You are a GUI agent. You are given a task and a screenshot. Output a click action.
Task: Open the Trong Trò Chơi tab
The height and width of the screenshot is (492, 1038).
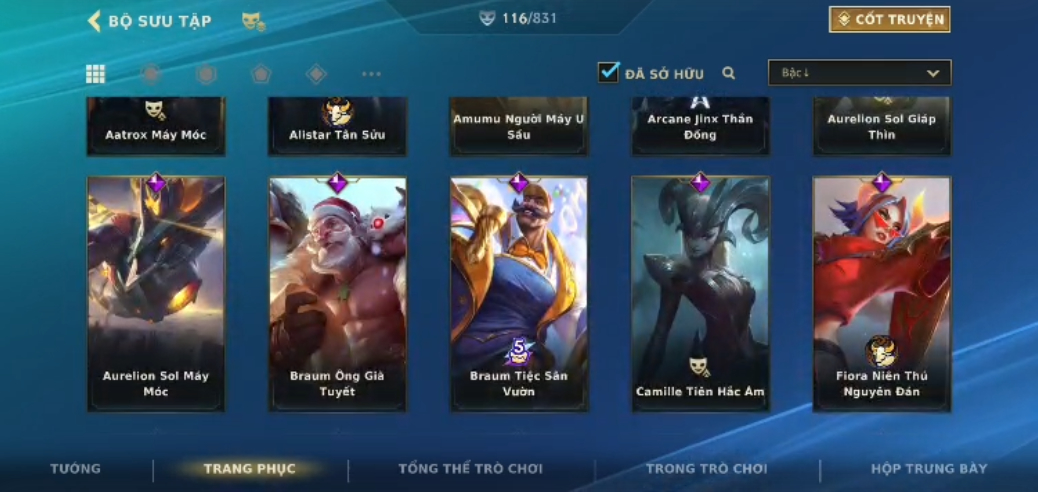click(x=706, y=469)
